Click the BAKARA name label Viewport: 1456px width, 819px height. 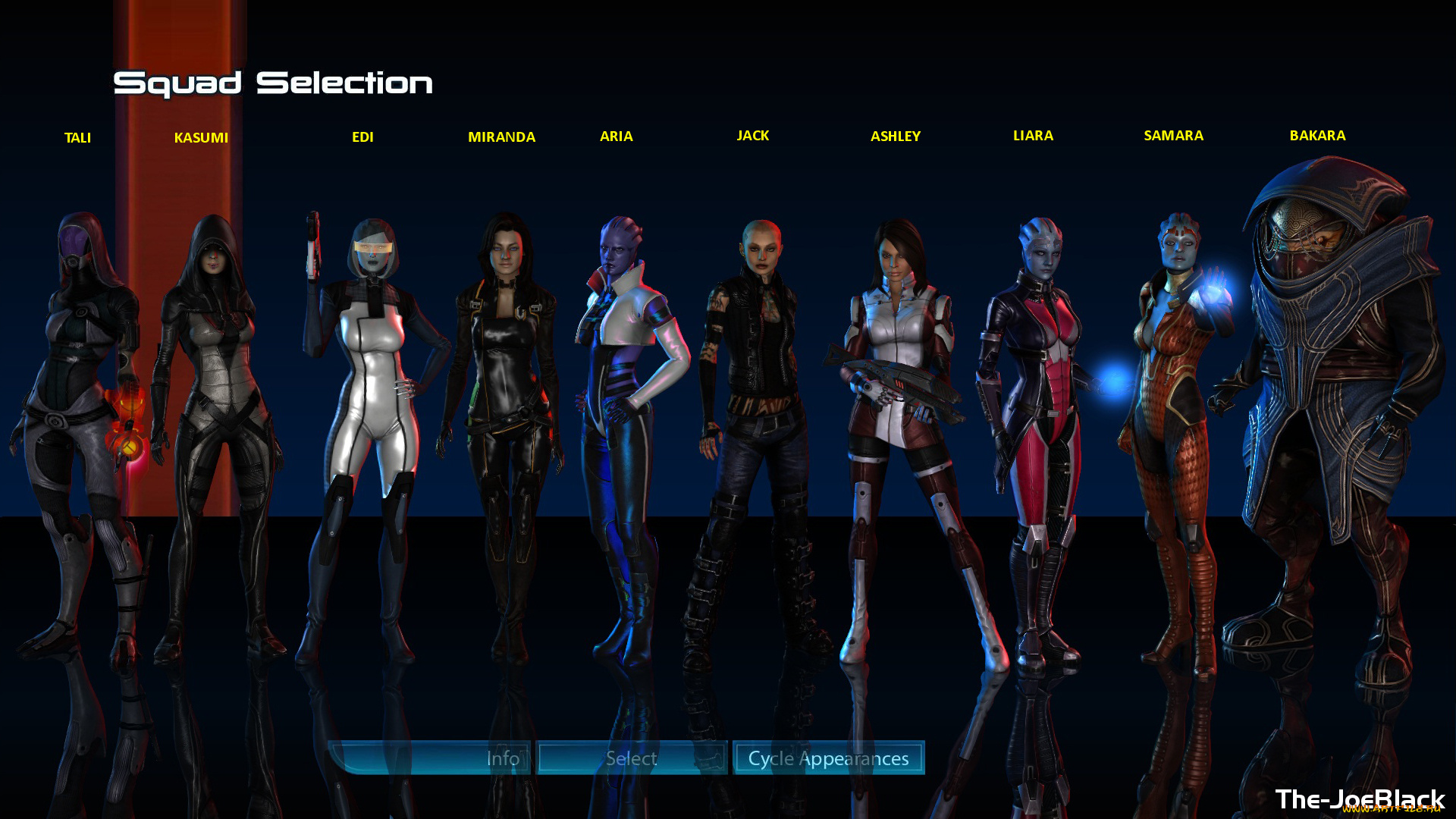pos(1317,136)
